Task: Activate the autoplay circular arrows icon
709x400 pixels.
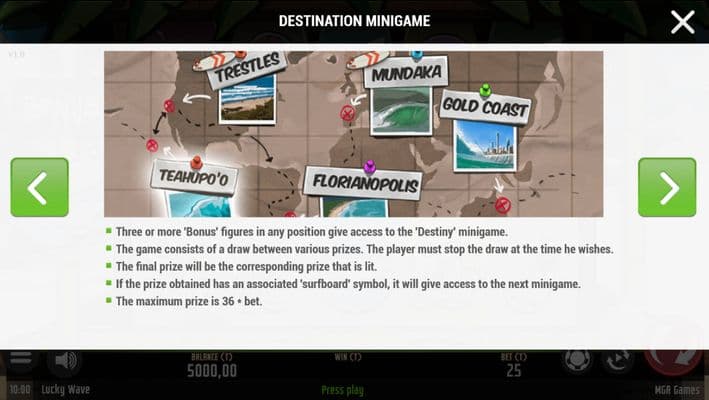Action: pos(618,361)
